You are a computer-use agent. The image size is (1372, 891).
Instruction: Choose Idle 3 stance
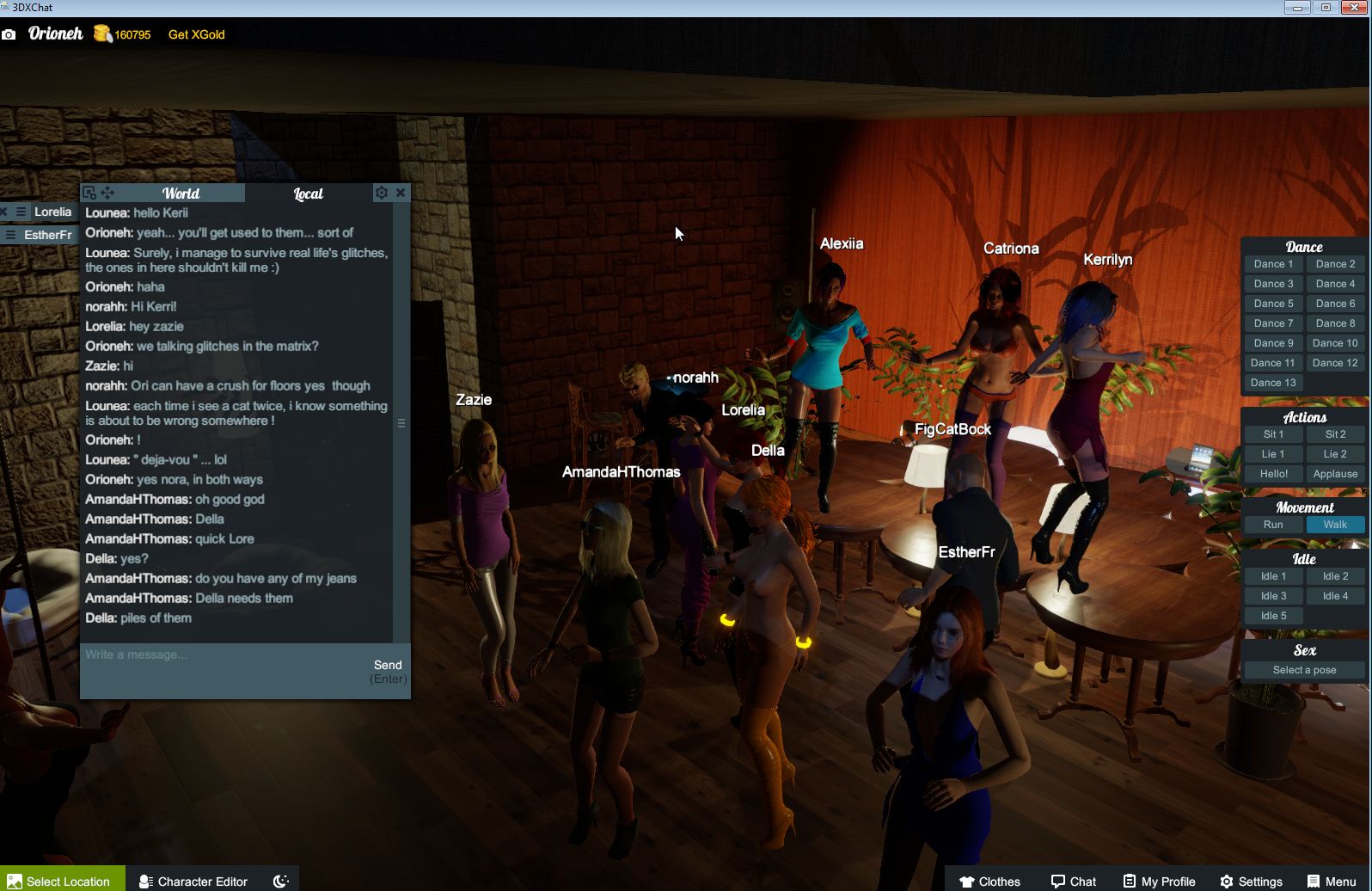pyautogui.click(x=1272, y=596)
